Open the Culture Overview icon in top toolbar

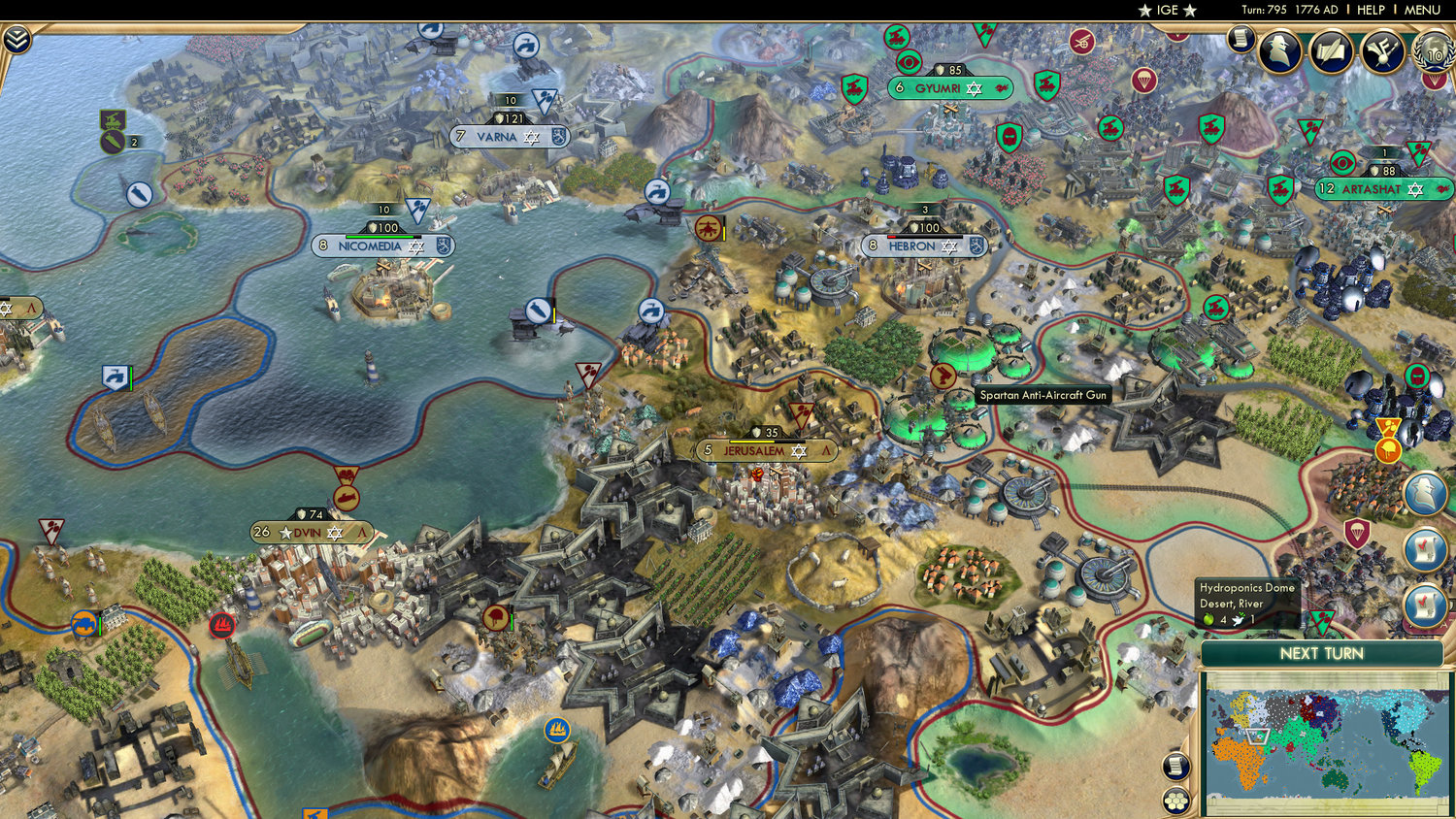click(1382, 50)
